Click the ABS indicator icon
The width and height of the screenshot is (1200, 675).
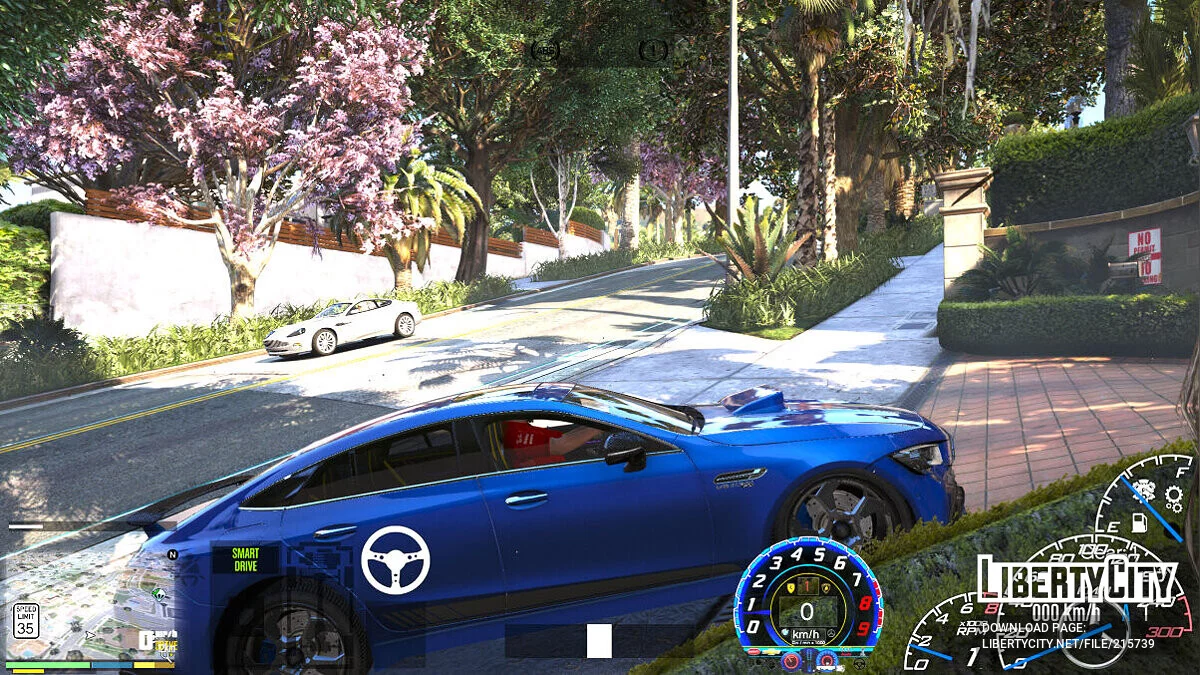(x=544, y=50)
